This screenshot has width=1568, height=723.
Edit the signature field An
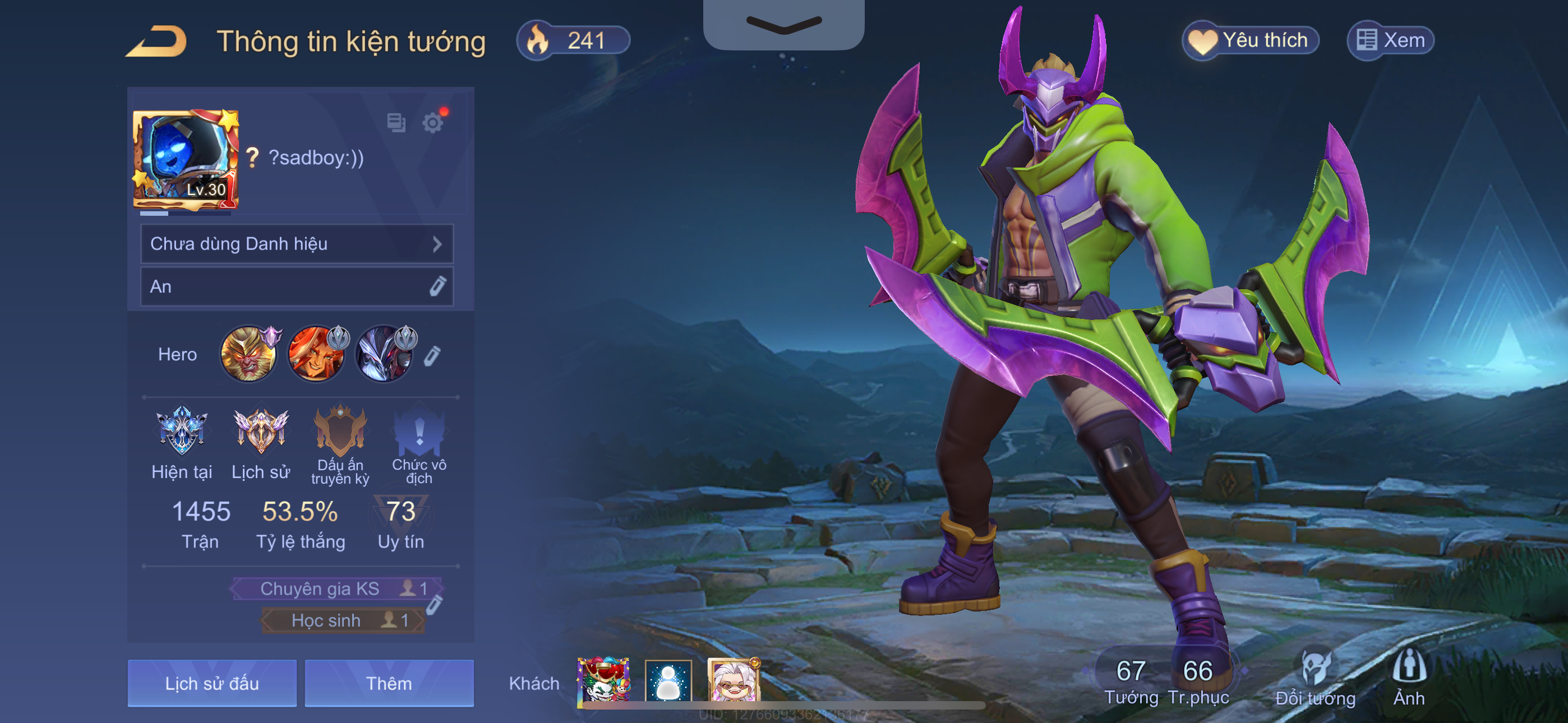click(437, 286)
